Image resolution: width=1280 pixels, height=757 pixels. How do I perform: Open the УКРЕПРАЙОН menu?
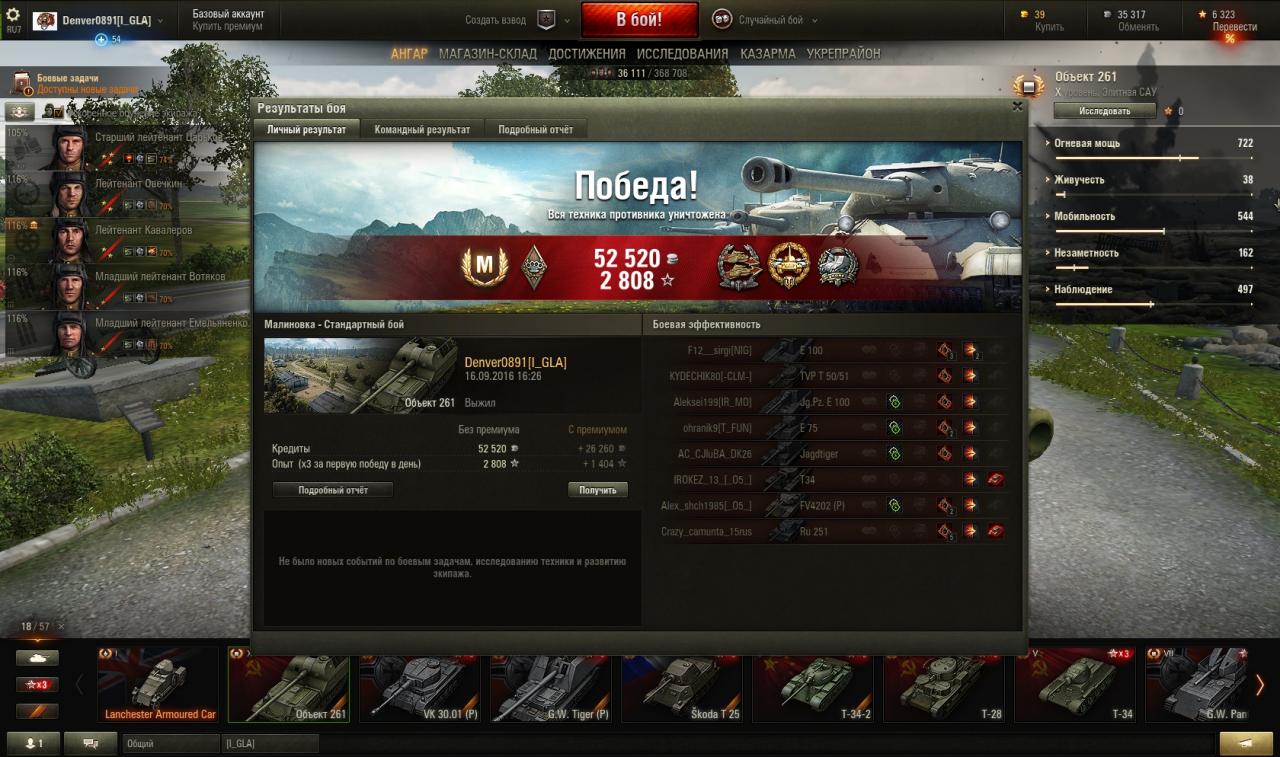[x=843, y=54]
